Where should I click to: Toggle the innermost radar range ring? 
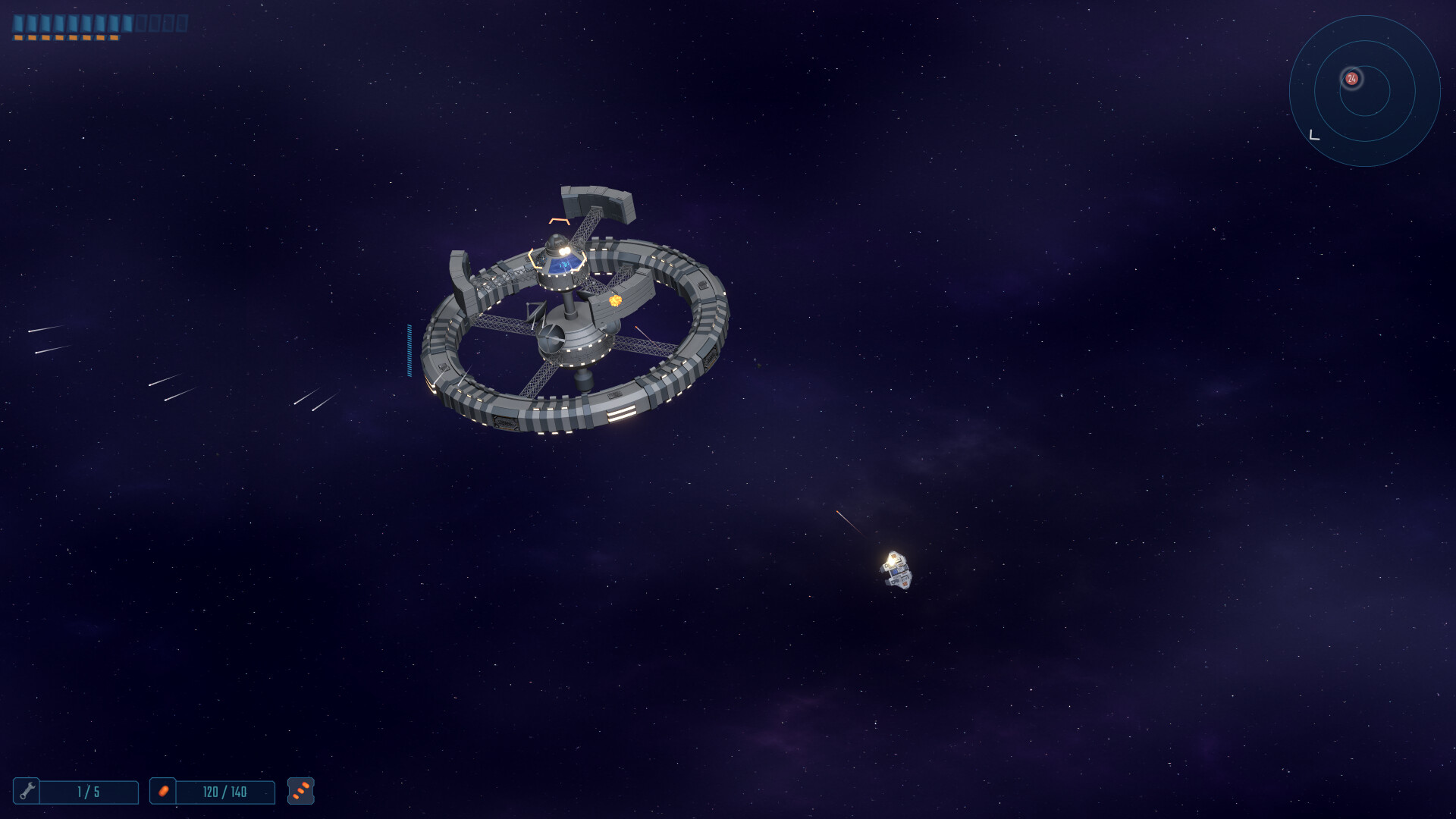pos(1364,115)
